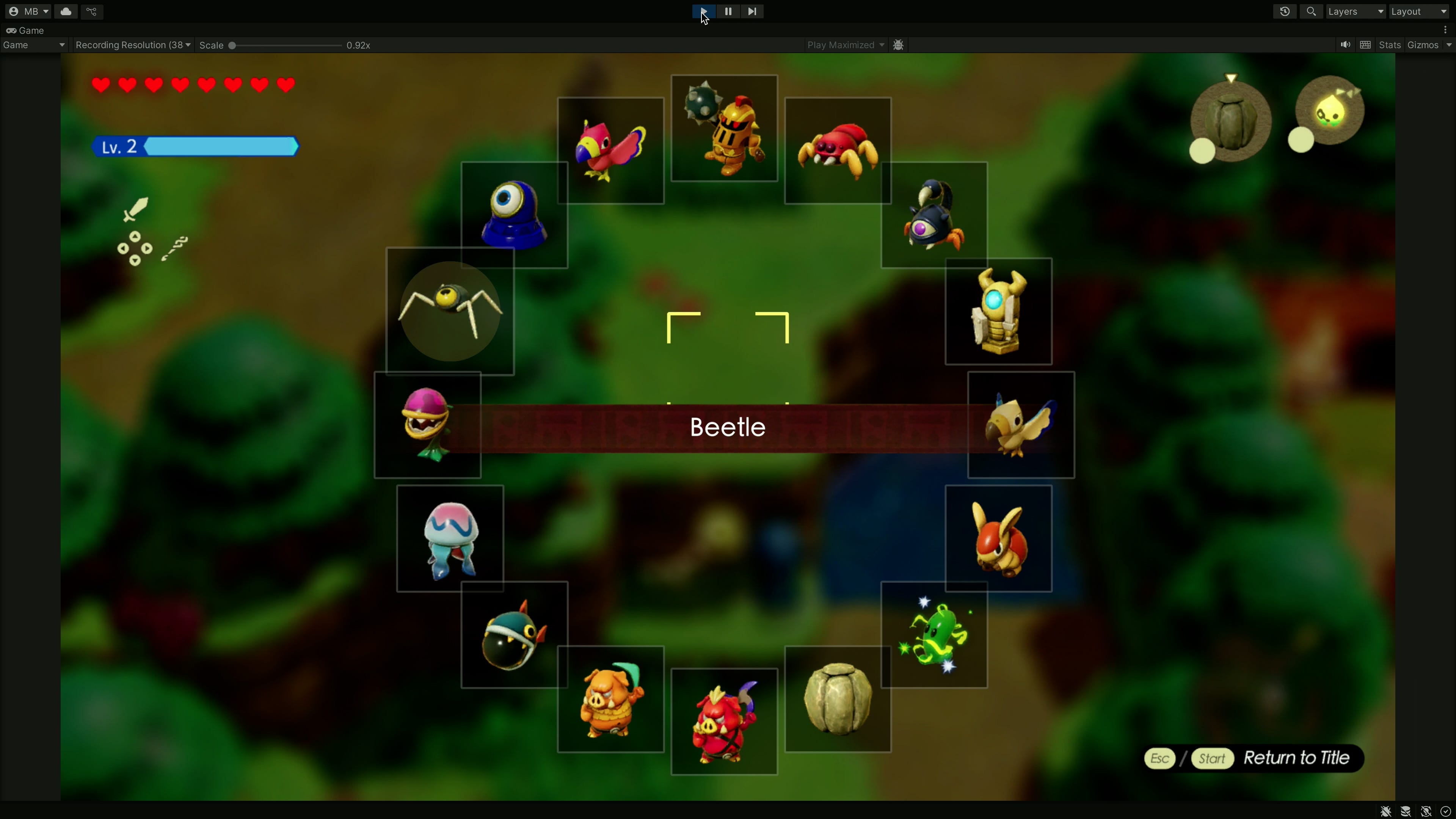Screen dimensions: 1456x819
Task: Open the Plastic SCM version control icon
Action: 91,11
